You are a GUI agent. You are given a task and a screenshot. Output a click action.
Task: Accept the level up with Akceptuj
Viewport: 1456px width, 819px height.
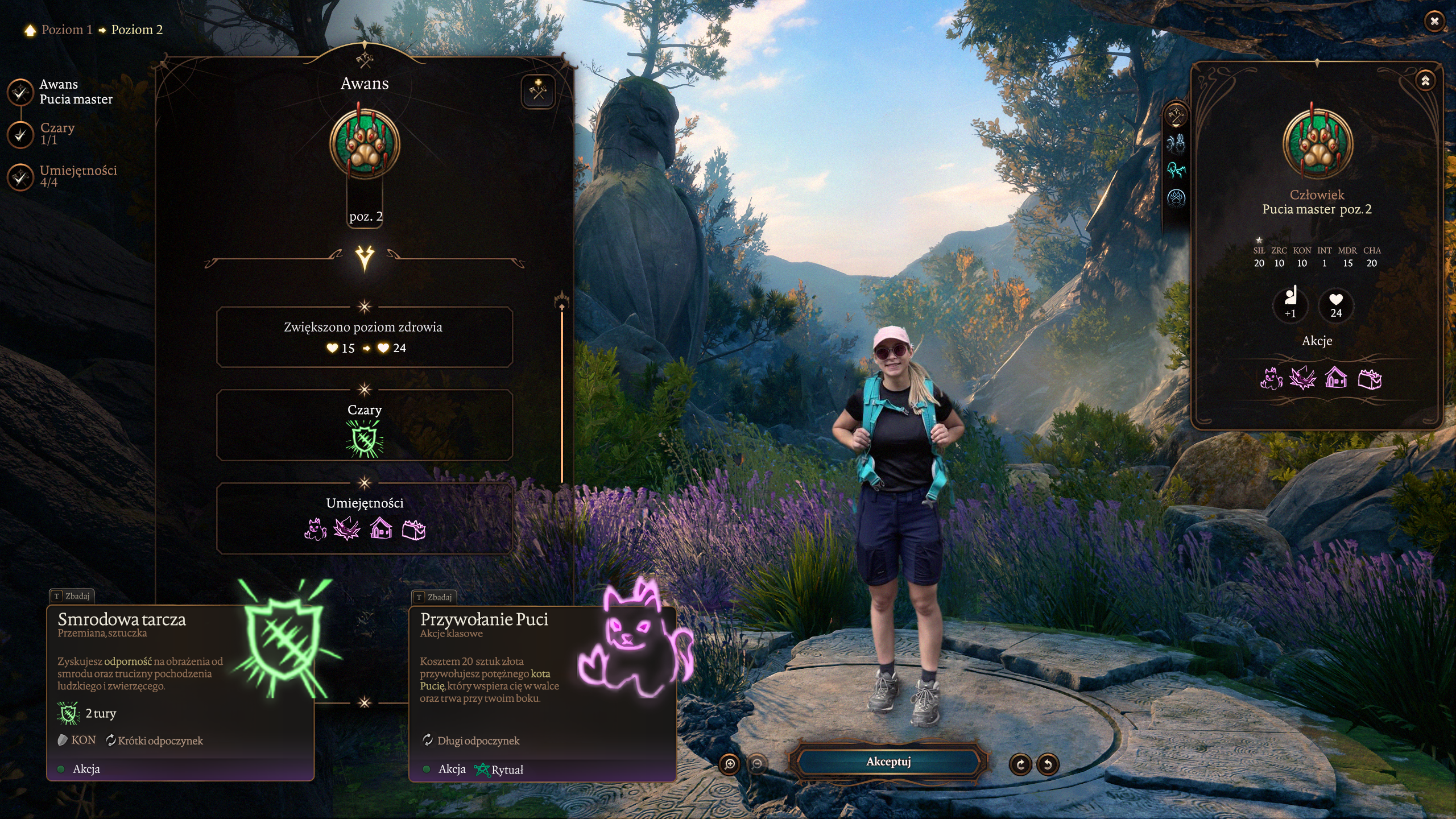(888, 762)
